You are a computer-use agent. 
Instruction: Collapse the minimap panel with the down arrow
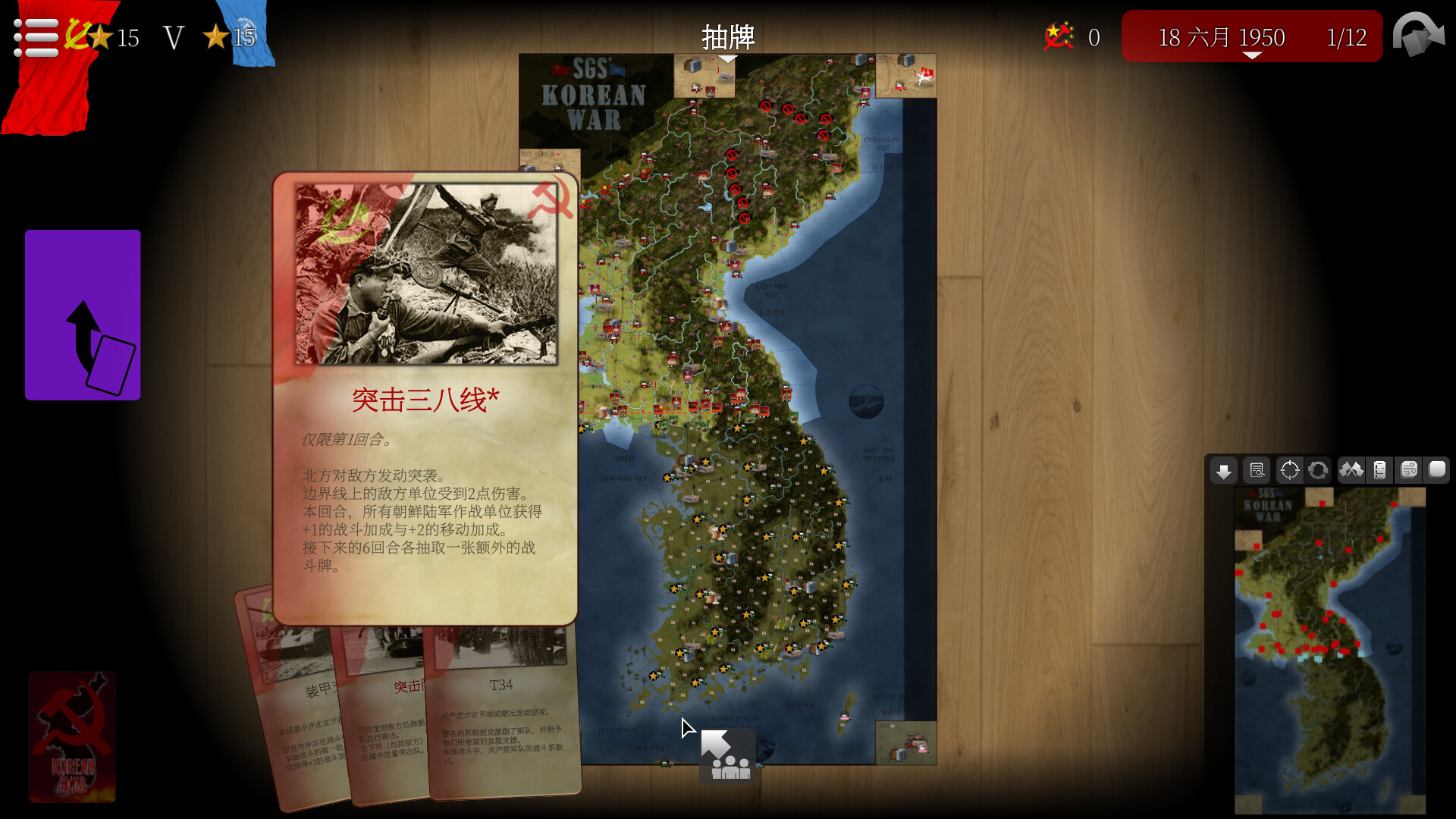point(1223,470)
